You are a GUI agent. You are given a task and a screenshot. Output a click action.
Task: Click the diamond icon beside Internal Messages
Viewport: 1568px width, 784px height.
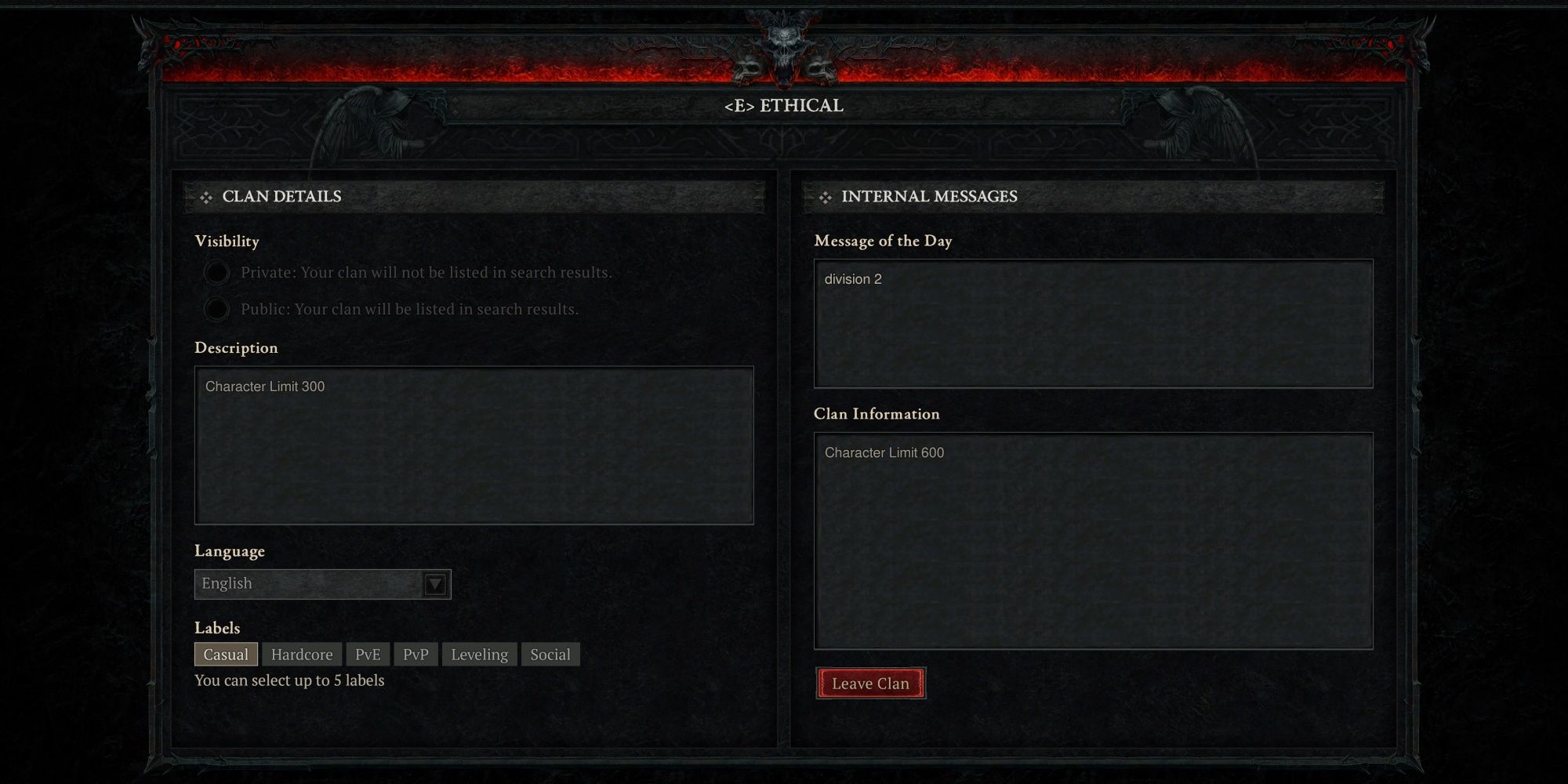pos(826,197)
